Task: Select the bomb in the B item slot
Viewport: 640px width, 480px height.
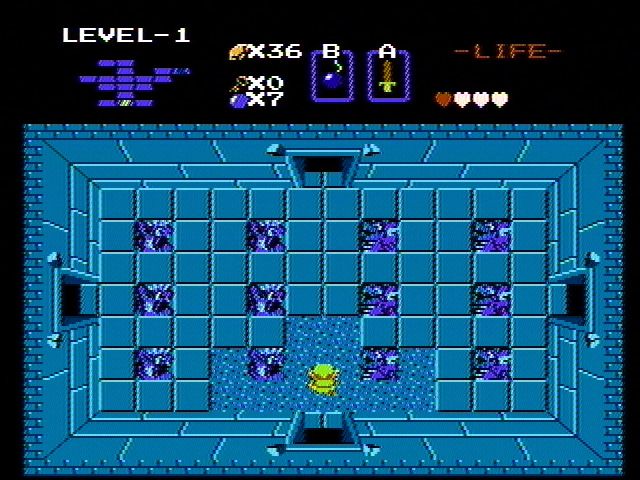Action: point(331,78)
